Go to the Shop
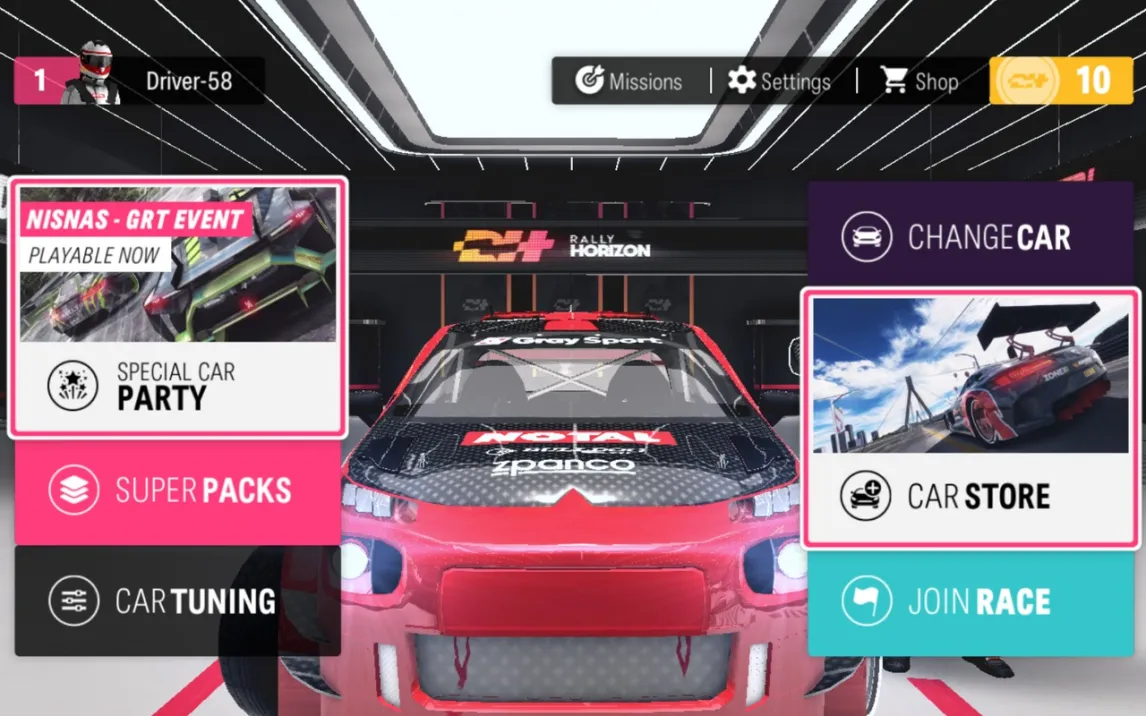This screenshot has width=1146, height=716. coord(920,81)
